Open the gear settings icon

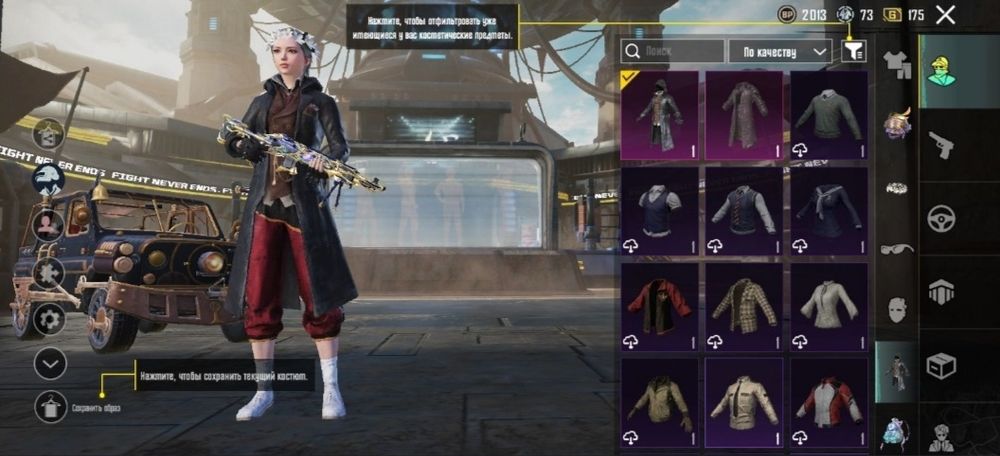tap(48, 319)
